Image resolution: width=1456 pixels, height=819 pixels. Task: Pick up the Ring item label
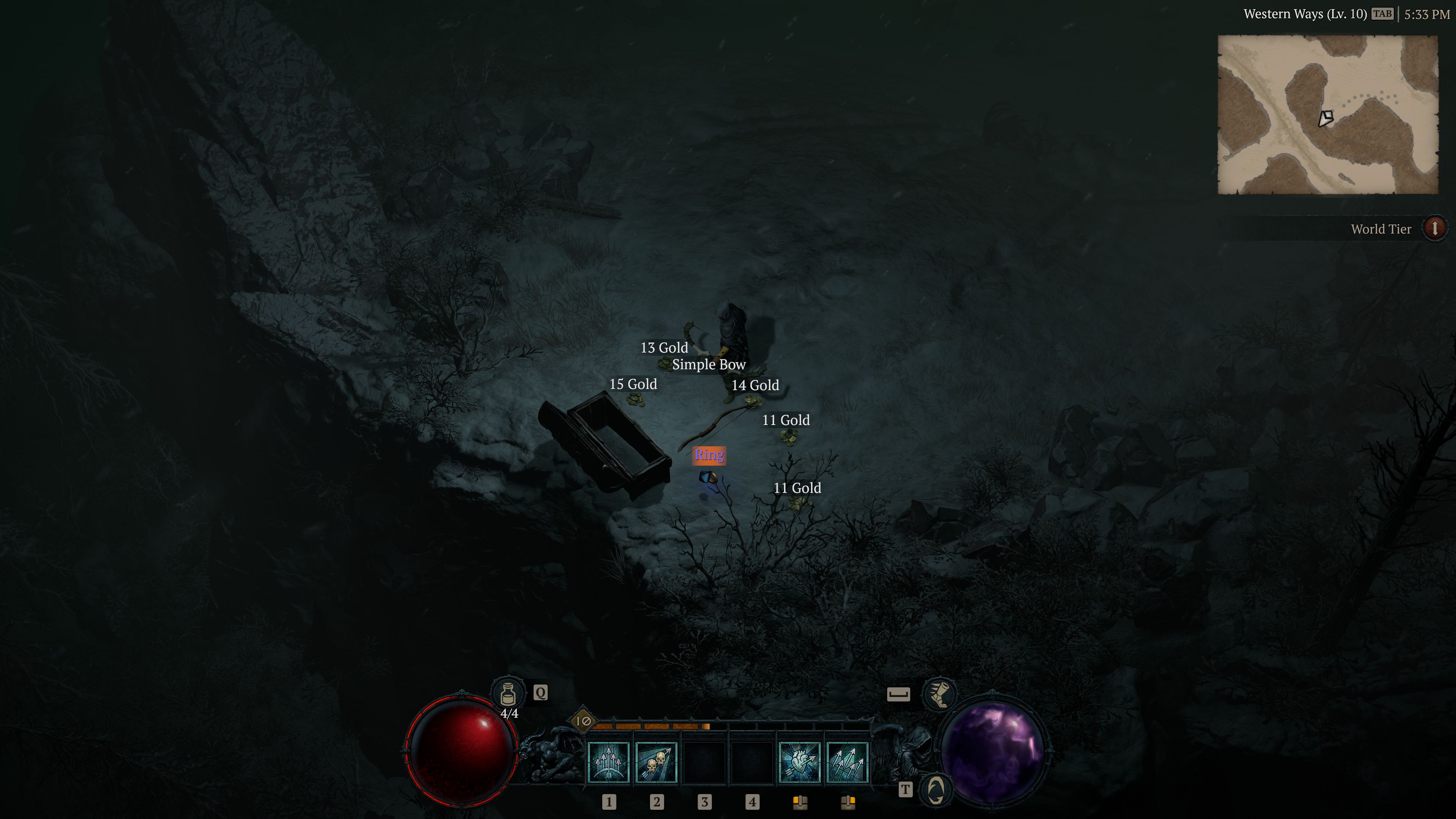click(709, 455)
